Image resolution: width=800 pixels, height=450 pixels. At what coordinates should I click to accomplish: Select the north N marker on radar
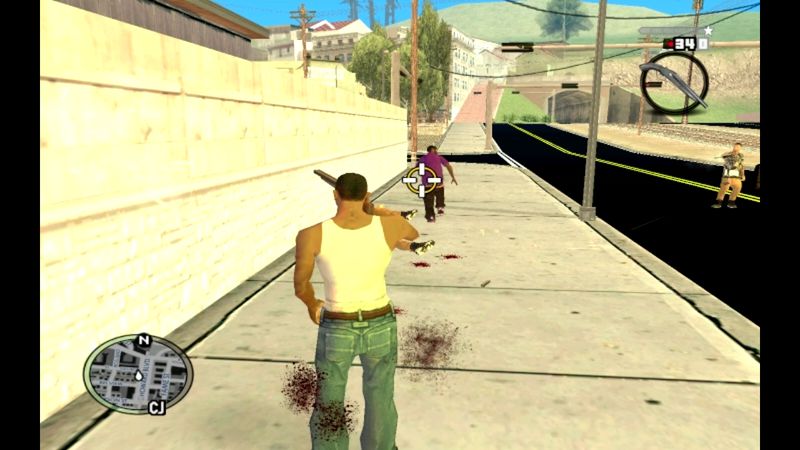pyautogui.click(x=144, y=341)
